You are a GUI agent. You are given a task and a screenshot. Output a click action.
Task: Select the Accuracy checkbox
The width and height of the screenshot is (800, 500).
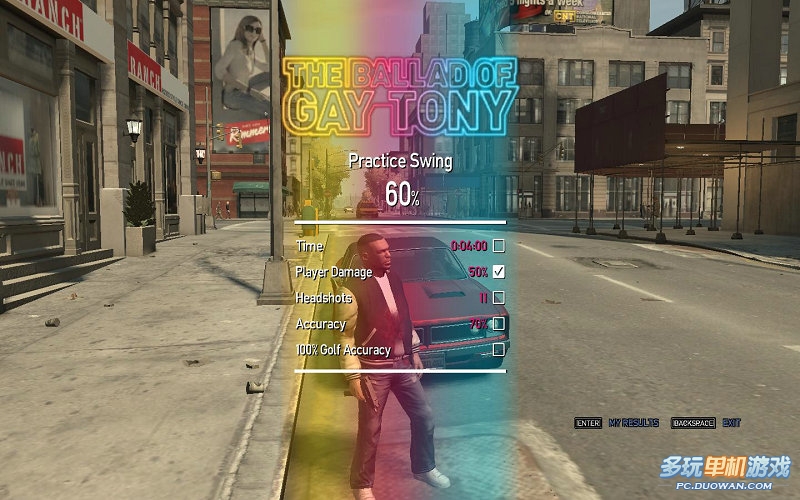click(x=498, y=323)
